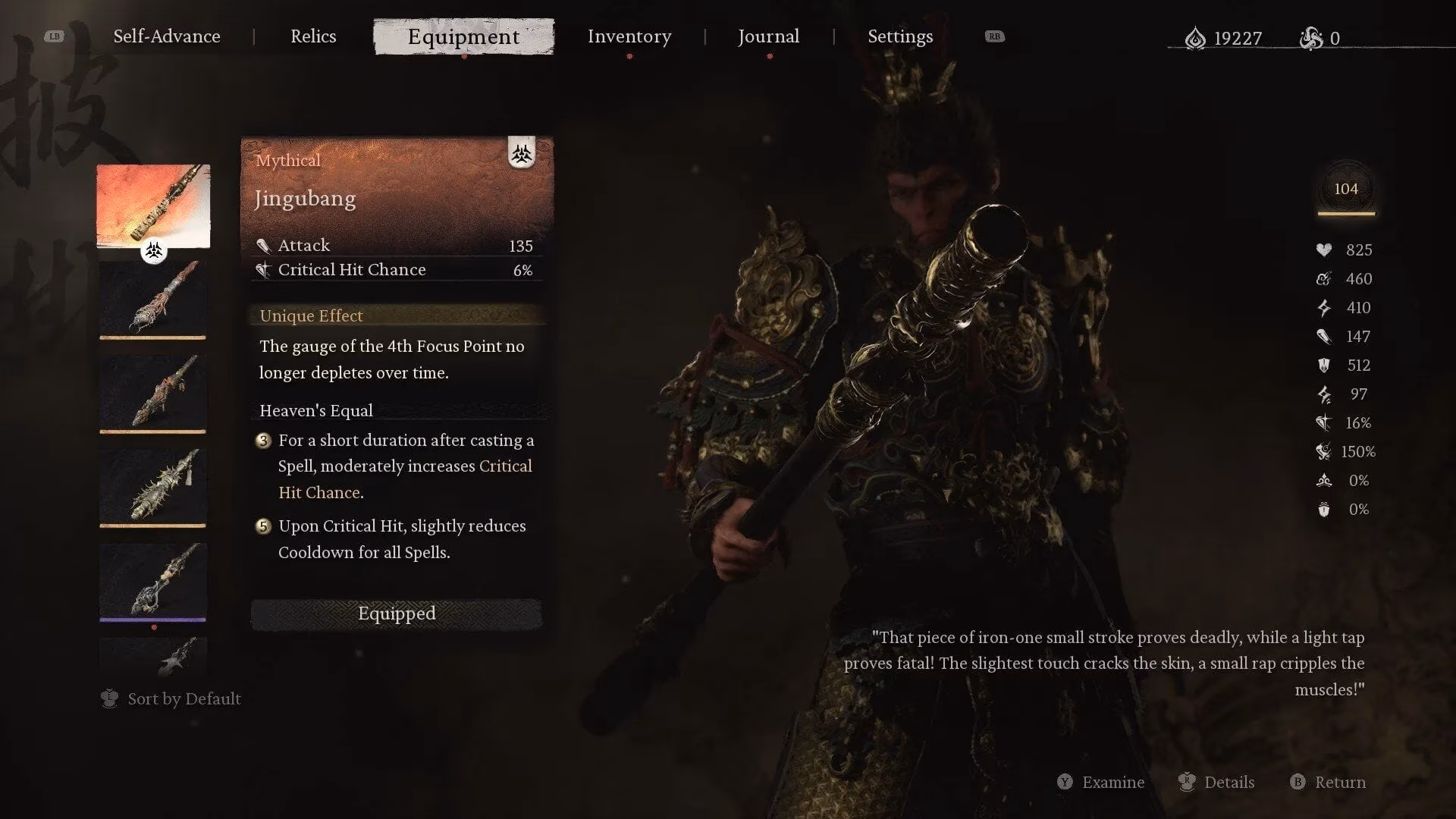This screenshot has height=819, width=1456.
Task: Show the character stat Details
Action: [x=1217, y=782]
